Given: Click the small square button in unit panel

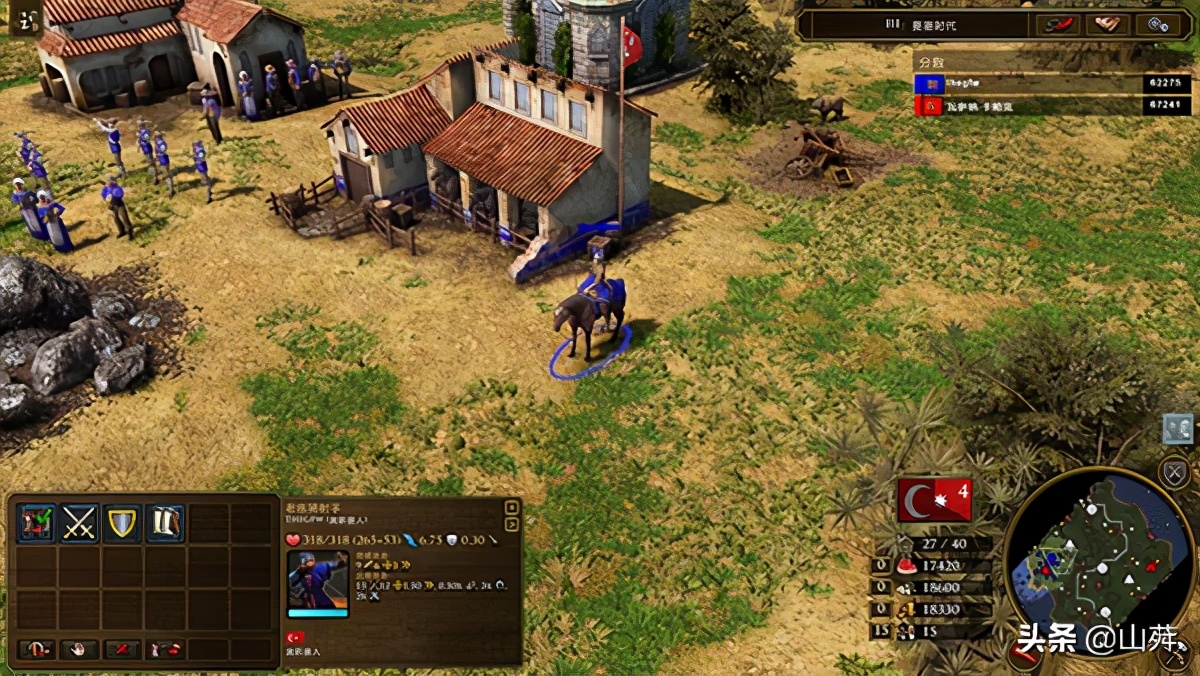Looking at the screenshot, I should (512, 507).
